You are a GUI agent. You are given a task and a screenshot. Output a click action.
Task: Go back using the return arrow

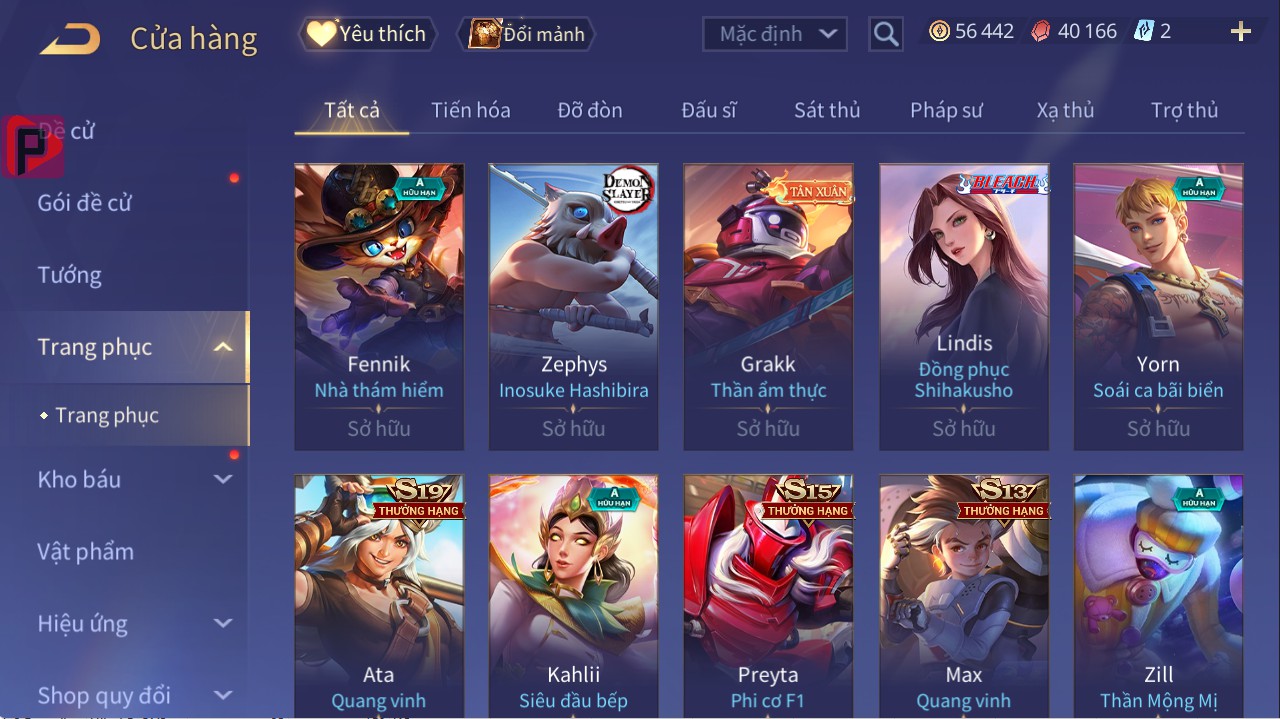[70, 39]
